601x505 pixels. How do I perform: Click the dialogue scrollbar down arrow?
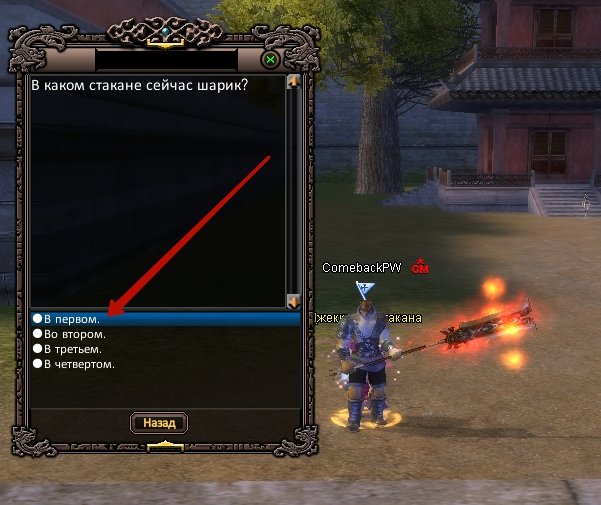coord(293,300)
